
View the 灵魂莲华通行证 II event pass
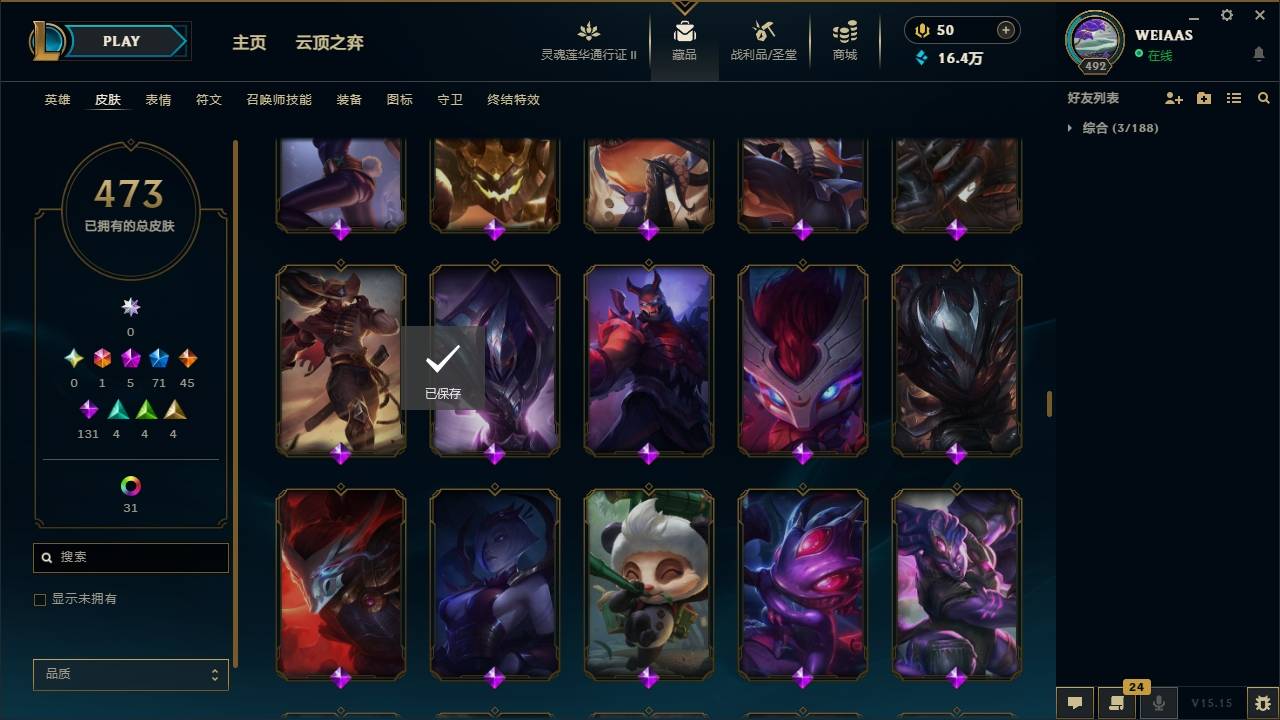point(588,42)
